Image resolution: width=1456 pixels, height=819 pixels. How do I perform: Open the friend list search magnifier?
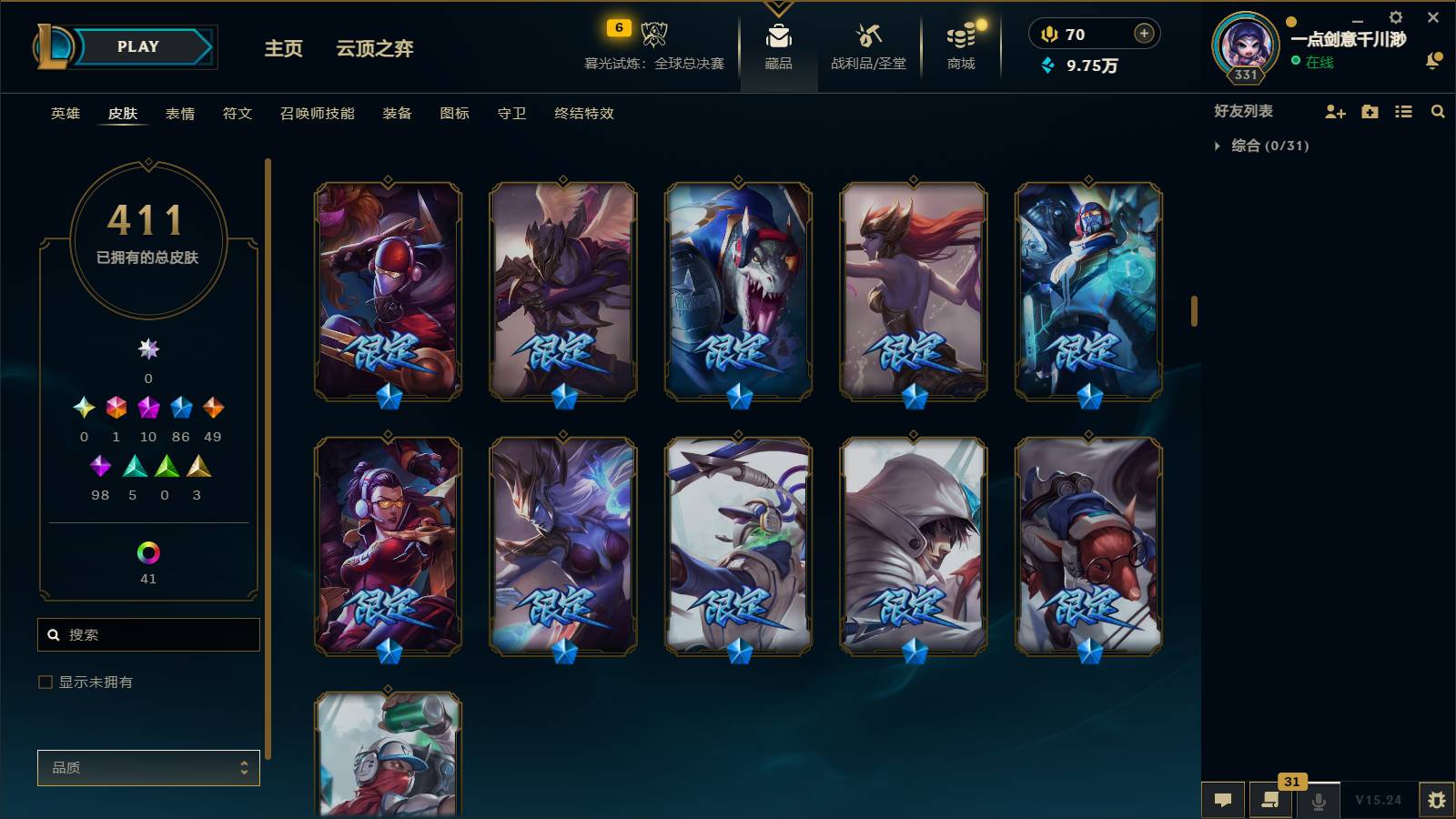pyautogui.click(x=1438, y=111)
